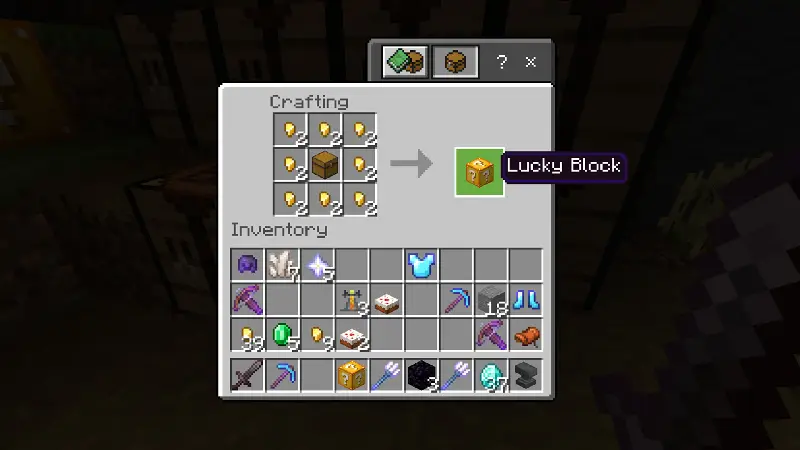The width and height of the screenshot is (800, 450).
Task: Open the question mark help button
Action: [x=501, y=62]
